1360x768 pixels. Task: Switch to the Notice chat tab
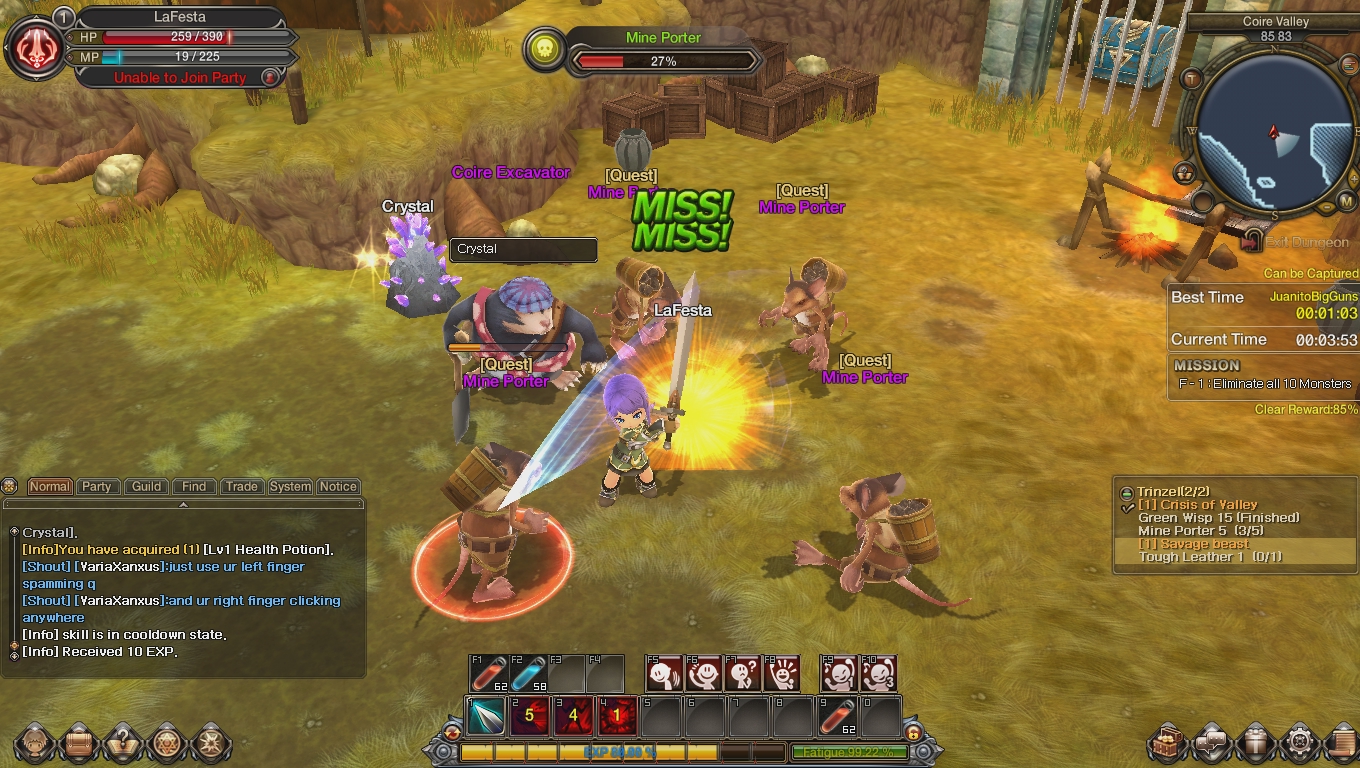point(338,487)
